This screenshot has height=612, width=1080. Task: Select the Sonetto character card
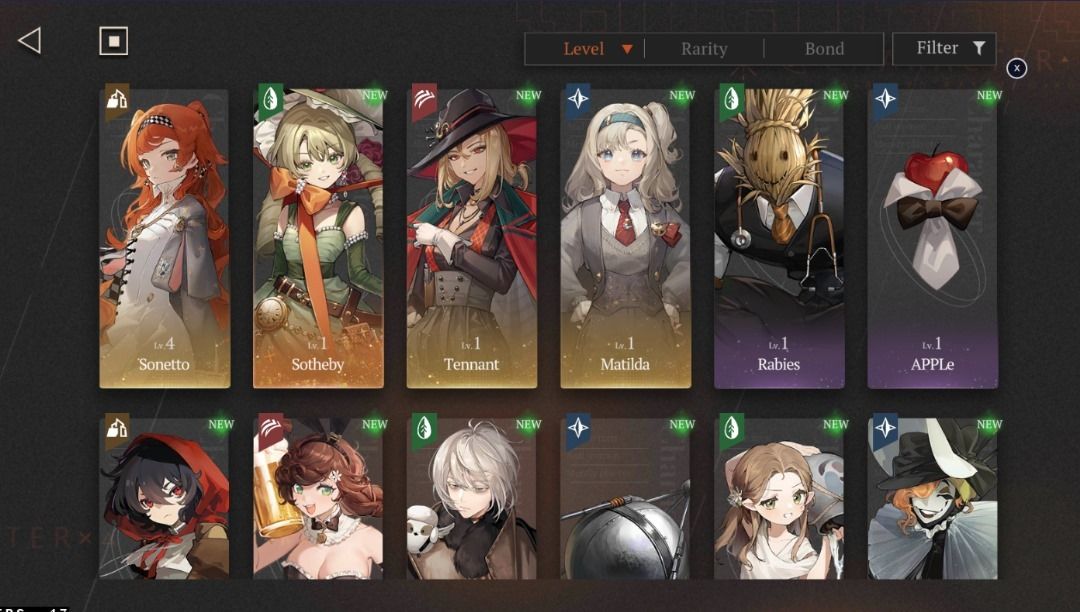point(165,238)
